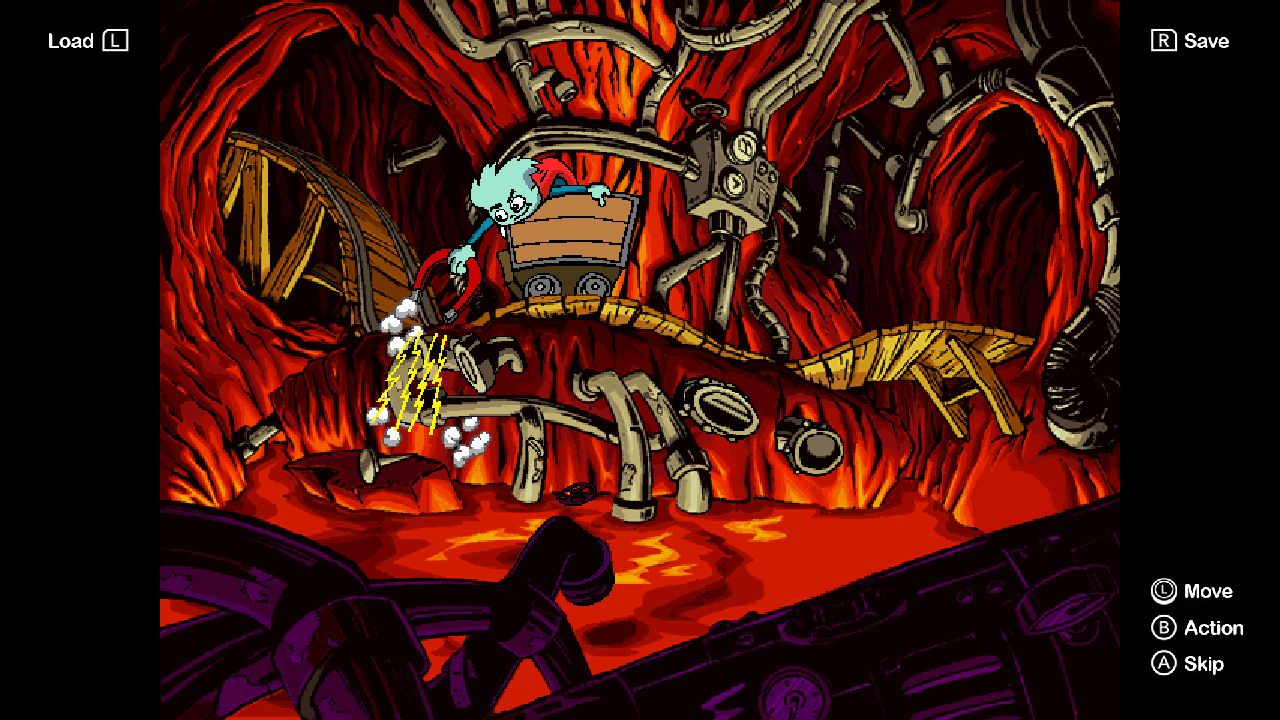Viewport: 1280px width, 720px height.
Task: Click the round valve cover on the pipe
Action: pos(724,408)
